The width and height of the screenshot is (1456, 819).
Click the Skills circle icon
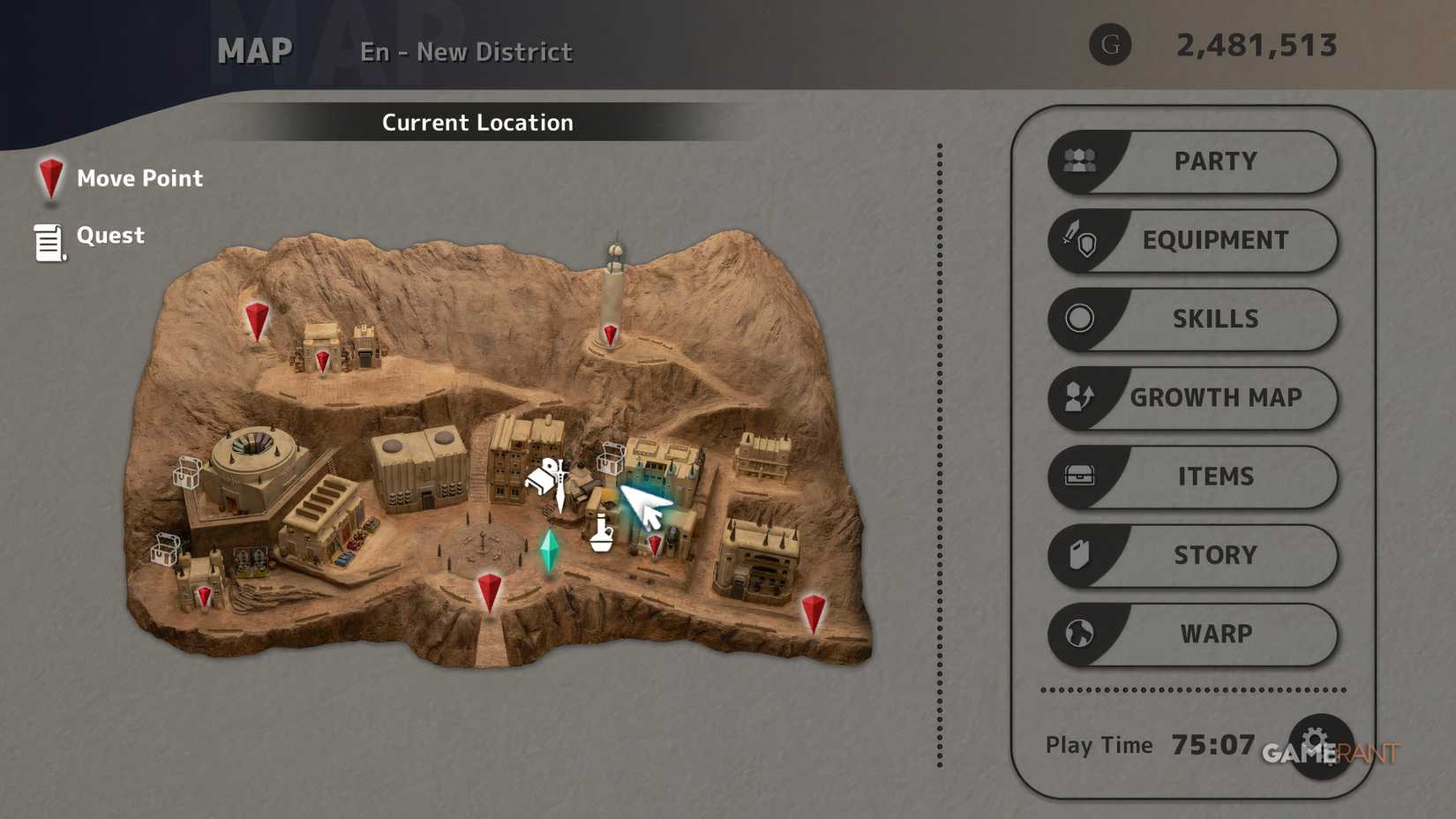coord(1080,319)
